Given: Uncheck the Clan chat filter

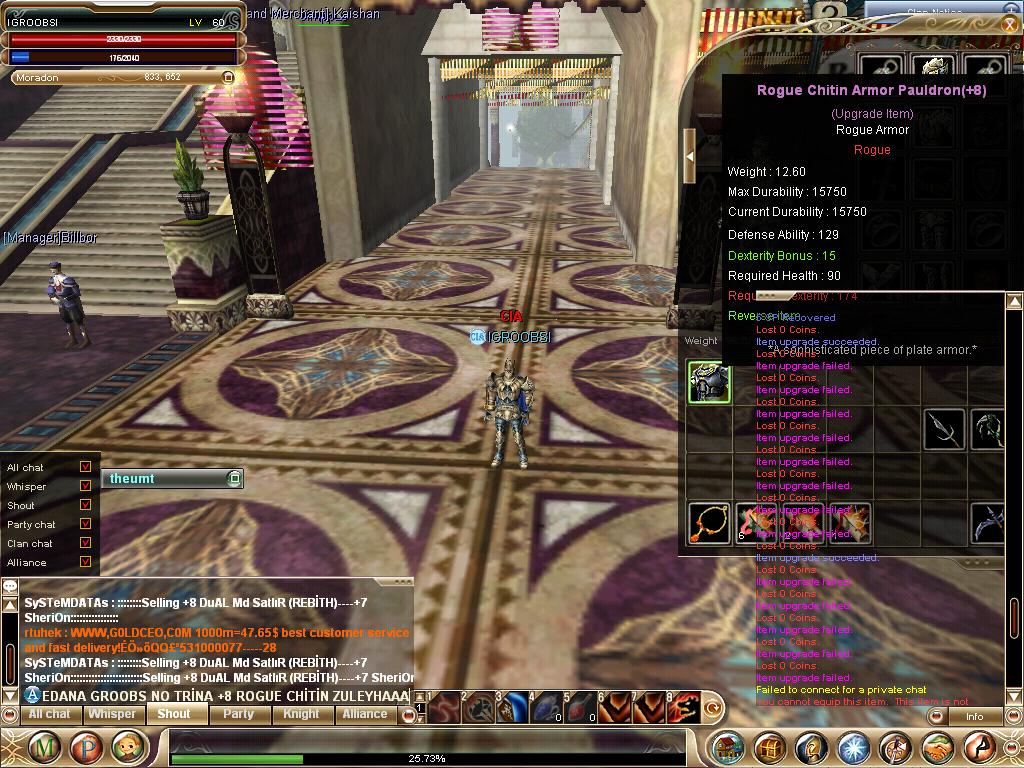Looking at the screenshot, I should [x=85, y=543].
